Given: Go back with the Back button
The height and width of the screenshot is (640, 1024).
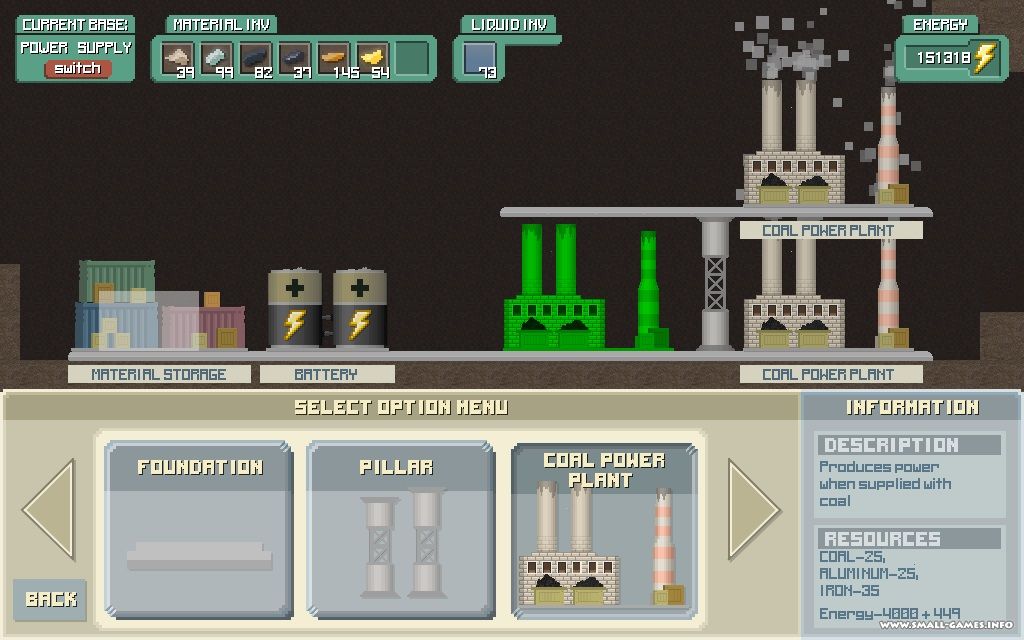Looking at the screenshot, I should tap(50, 598).
